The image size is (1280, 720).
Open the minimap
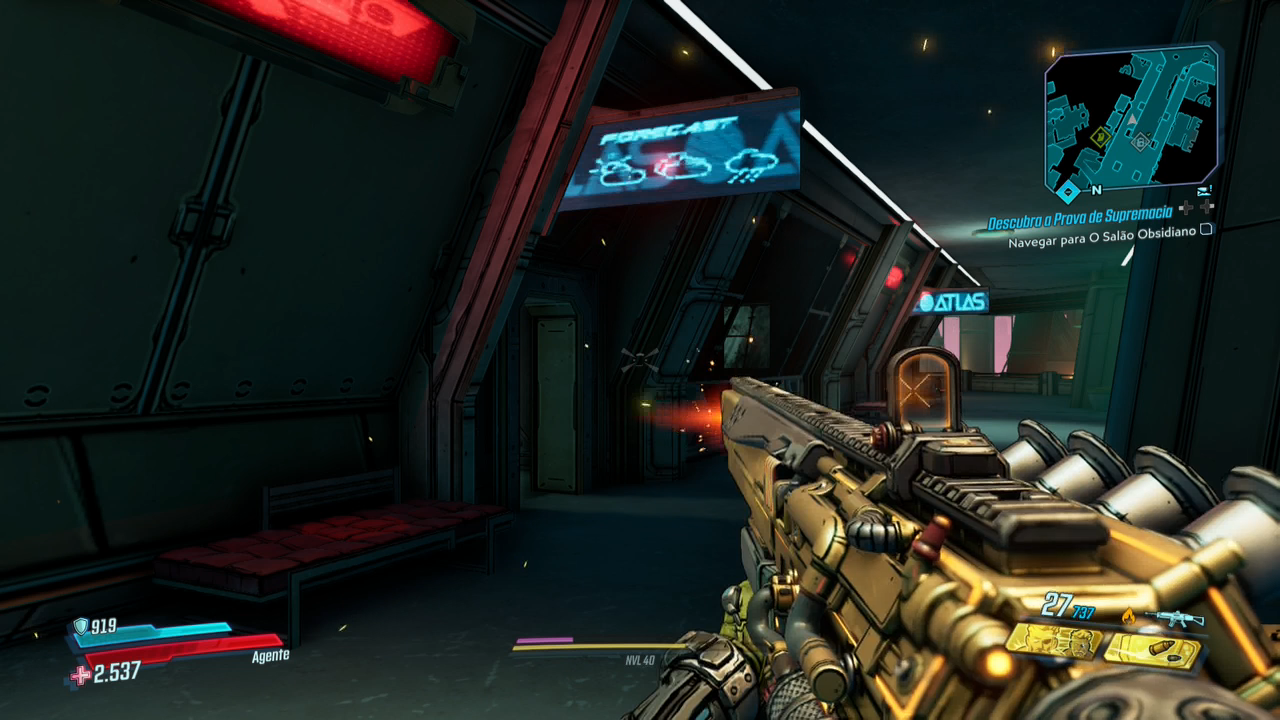1132,118
